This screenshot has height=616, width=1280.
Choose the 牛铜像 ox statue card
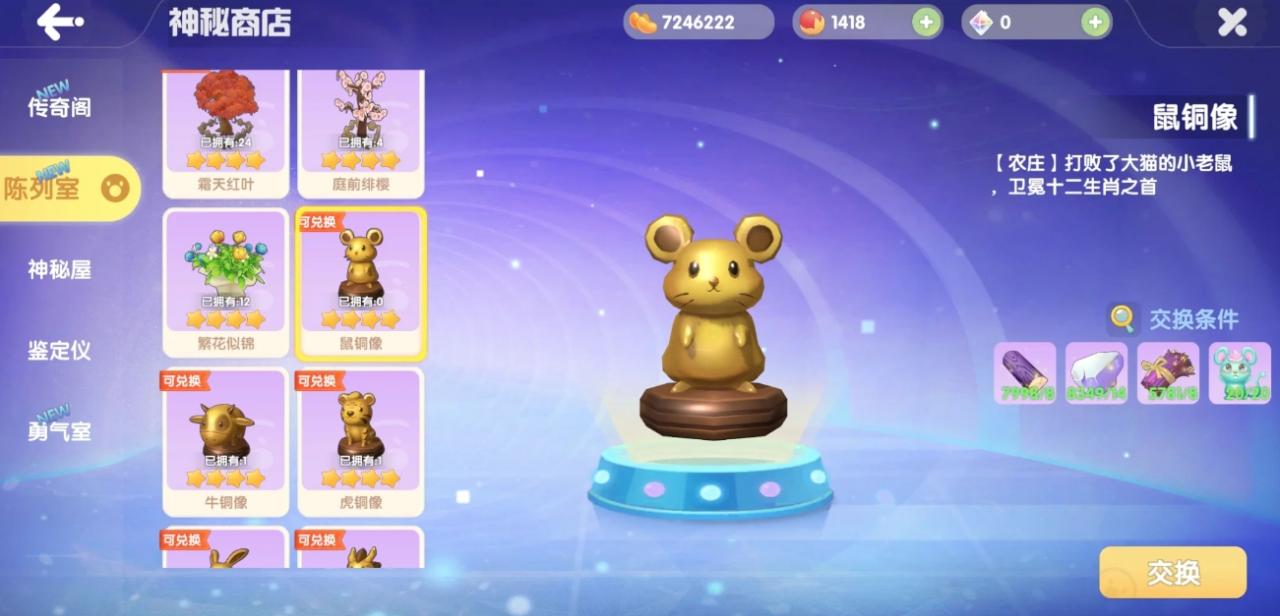[x=226, y=441]
